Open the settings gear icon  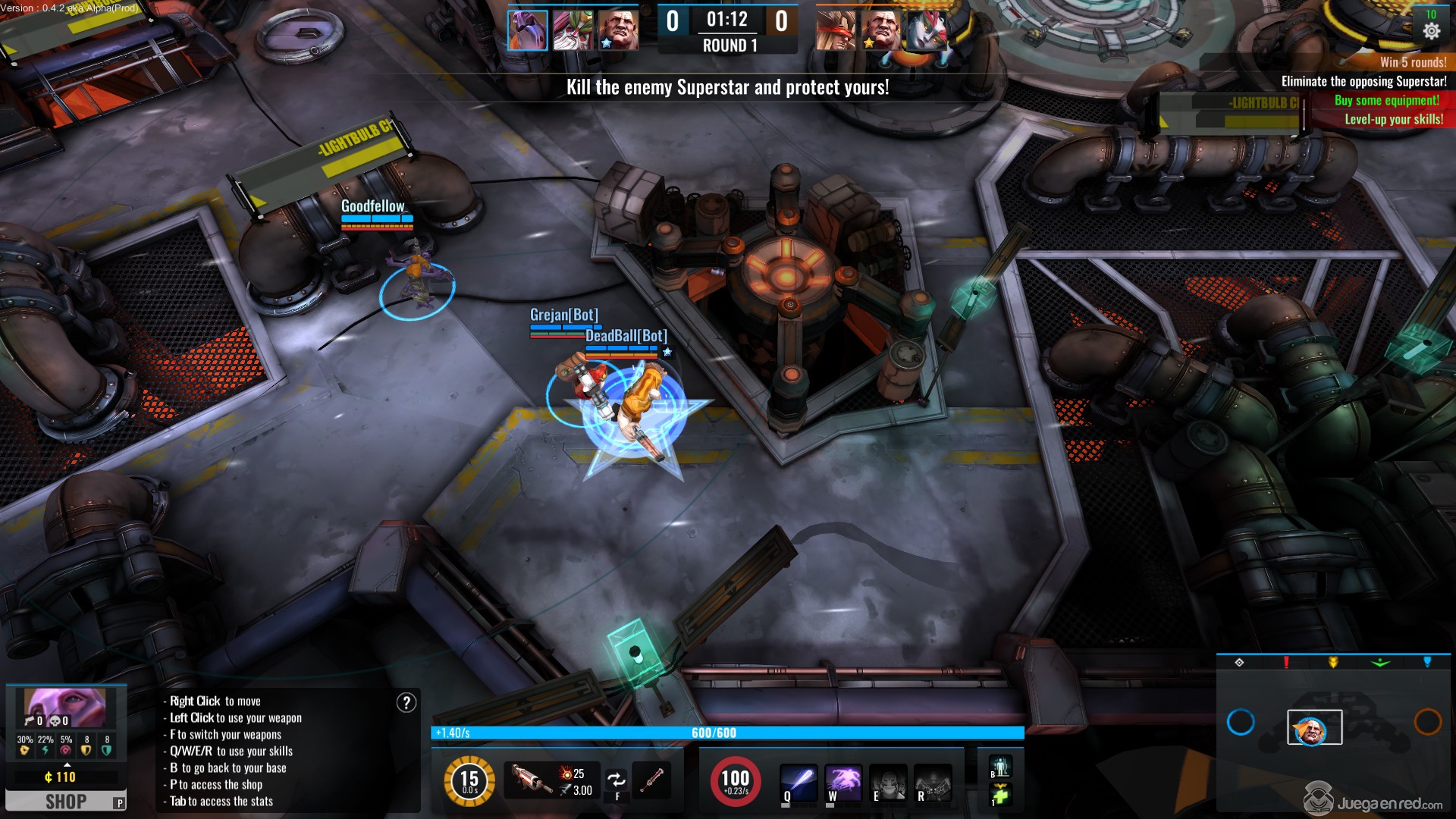pyautogui.click(x=1431, y=31)
